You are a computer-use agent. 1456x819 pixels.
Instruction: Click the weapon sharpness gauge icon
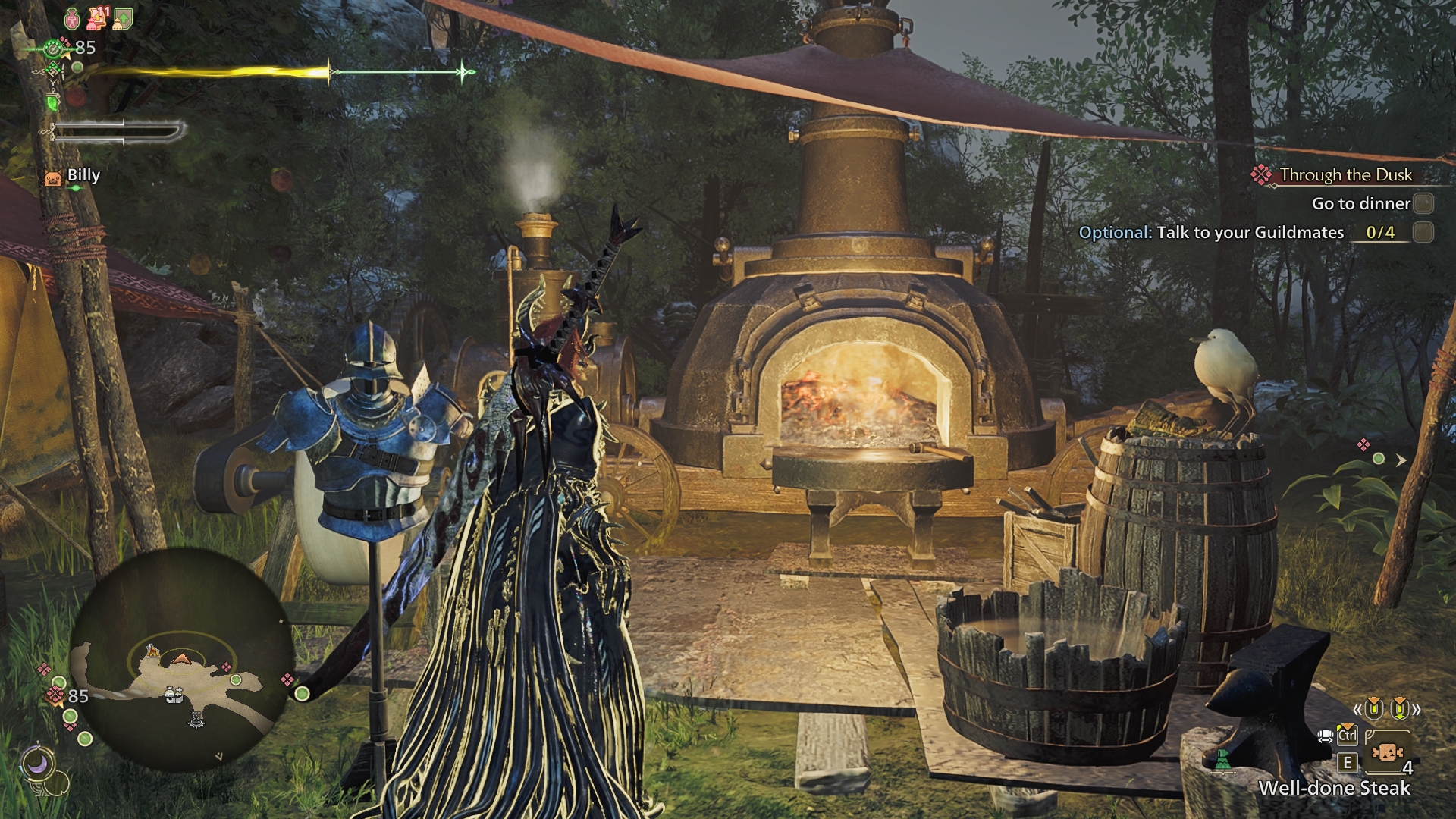pos(51,131)
